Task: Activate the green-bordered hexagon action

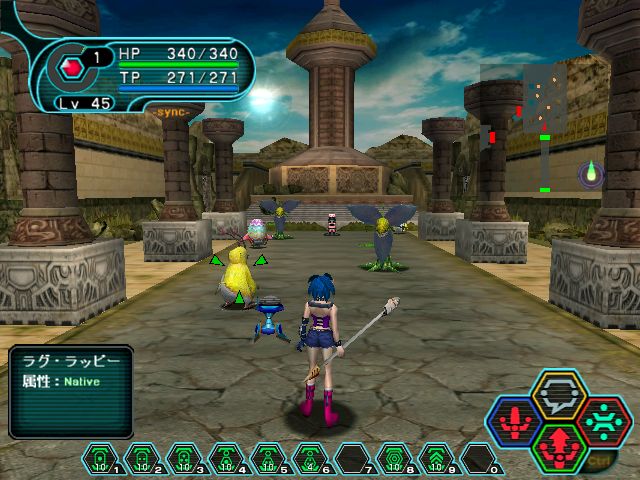Action: click(559, 446)
